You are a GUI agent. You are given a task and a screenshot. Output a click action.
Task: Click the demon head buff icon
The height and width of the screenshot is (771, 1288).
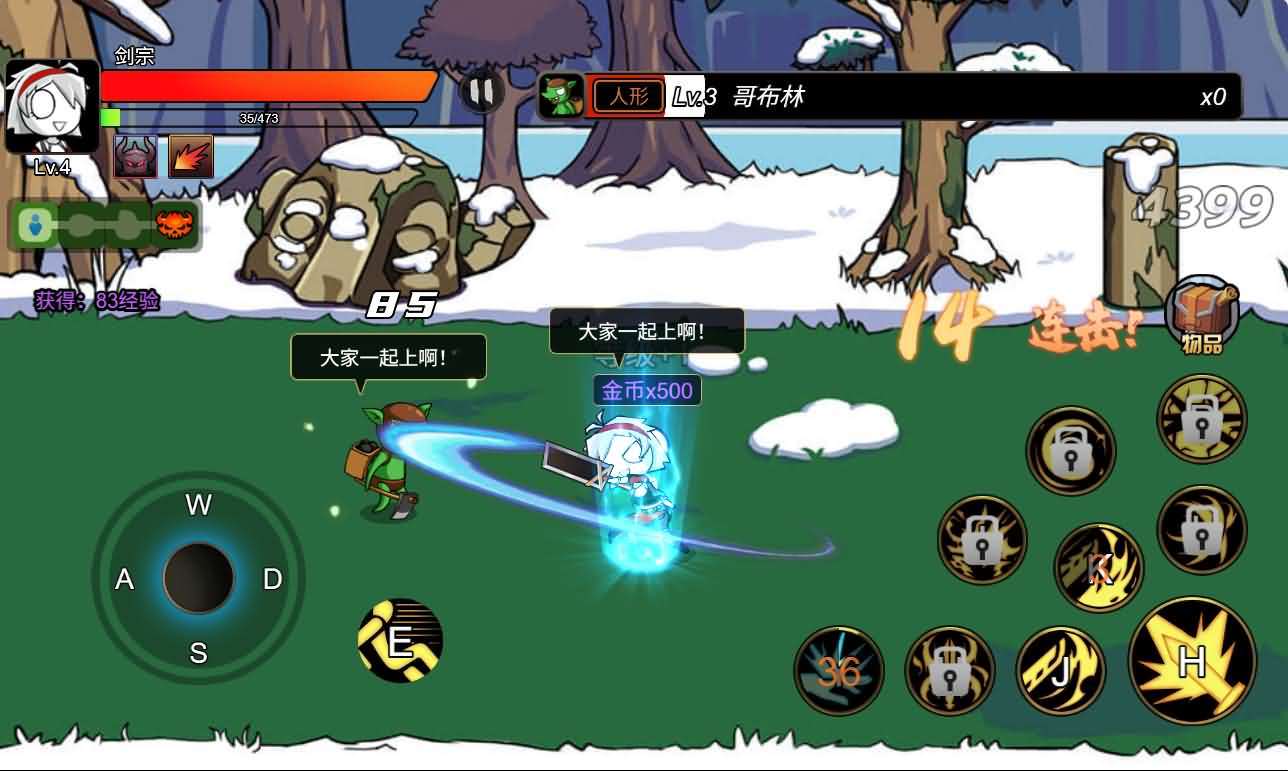[x=134, y=156]
